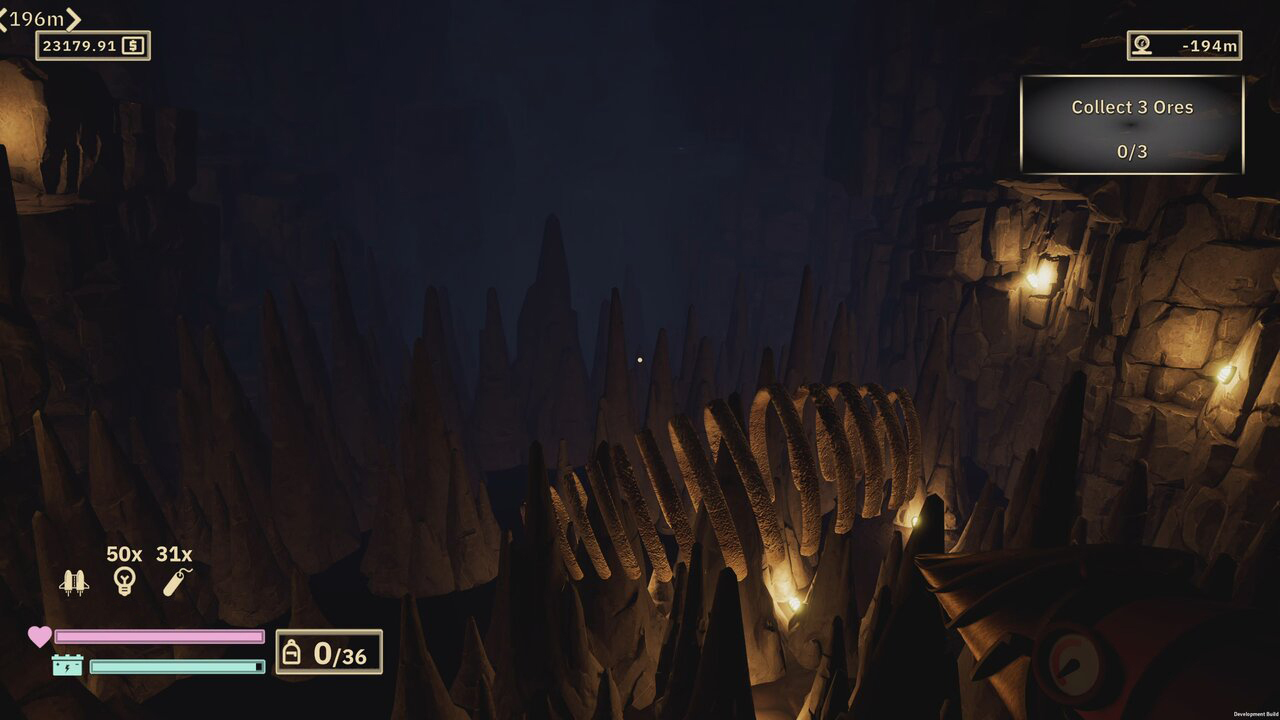Click the pink health bar
The image size is (1280, 720).
[160, 633]
